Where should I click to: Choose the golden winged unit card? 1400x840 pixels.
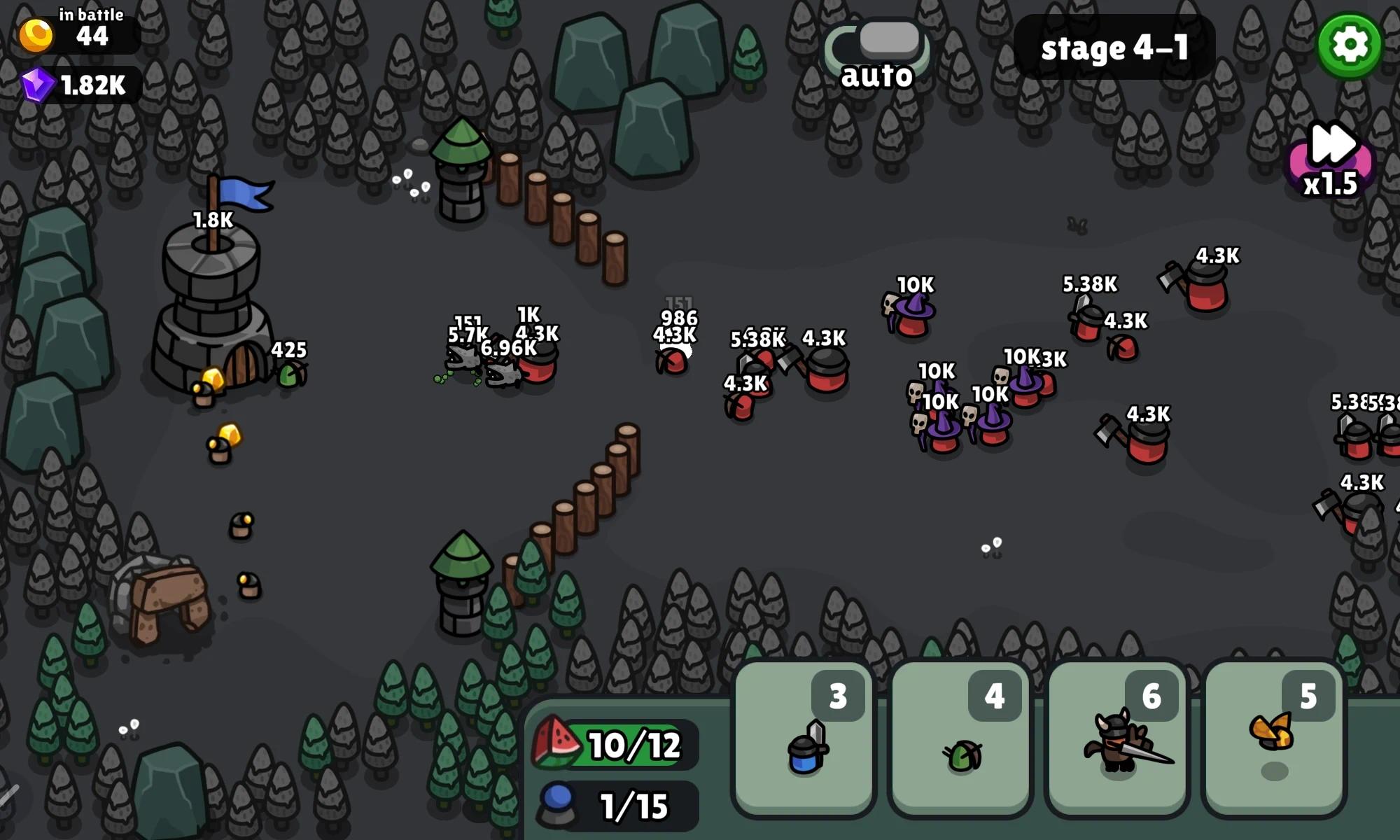click(1274, 739)
